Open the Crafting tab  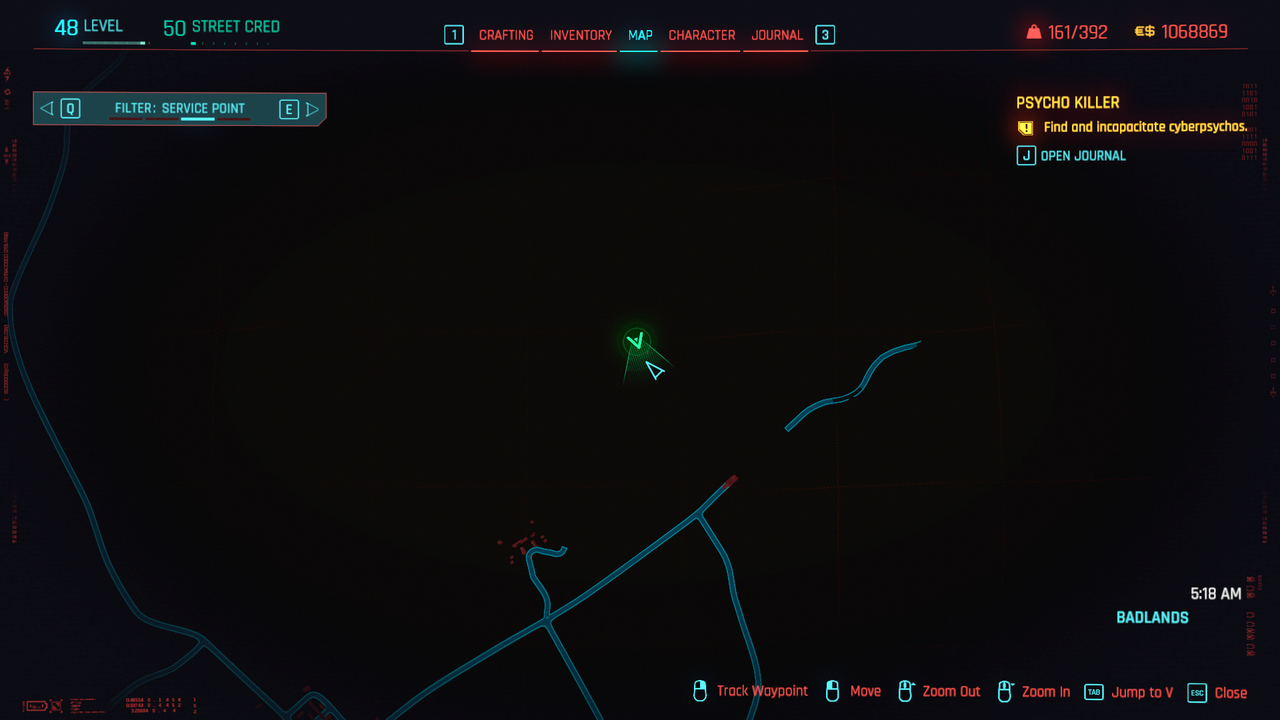click(506, 35)
